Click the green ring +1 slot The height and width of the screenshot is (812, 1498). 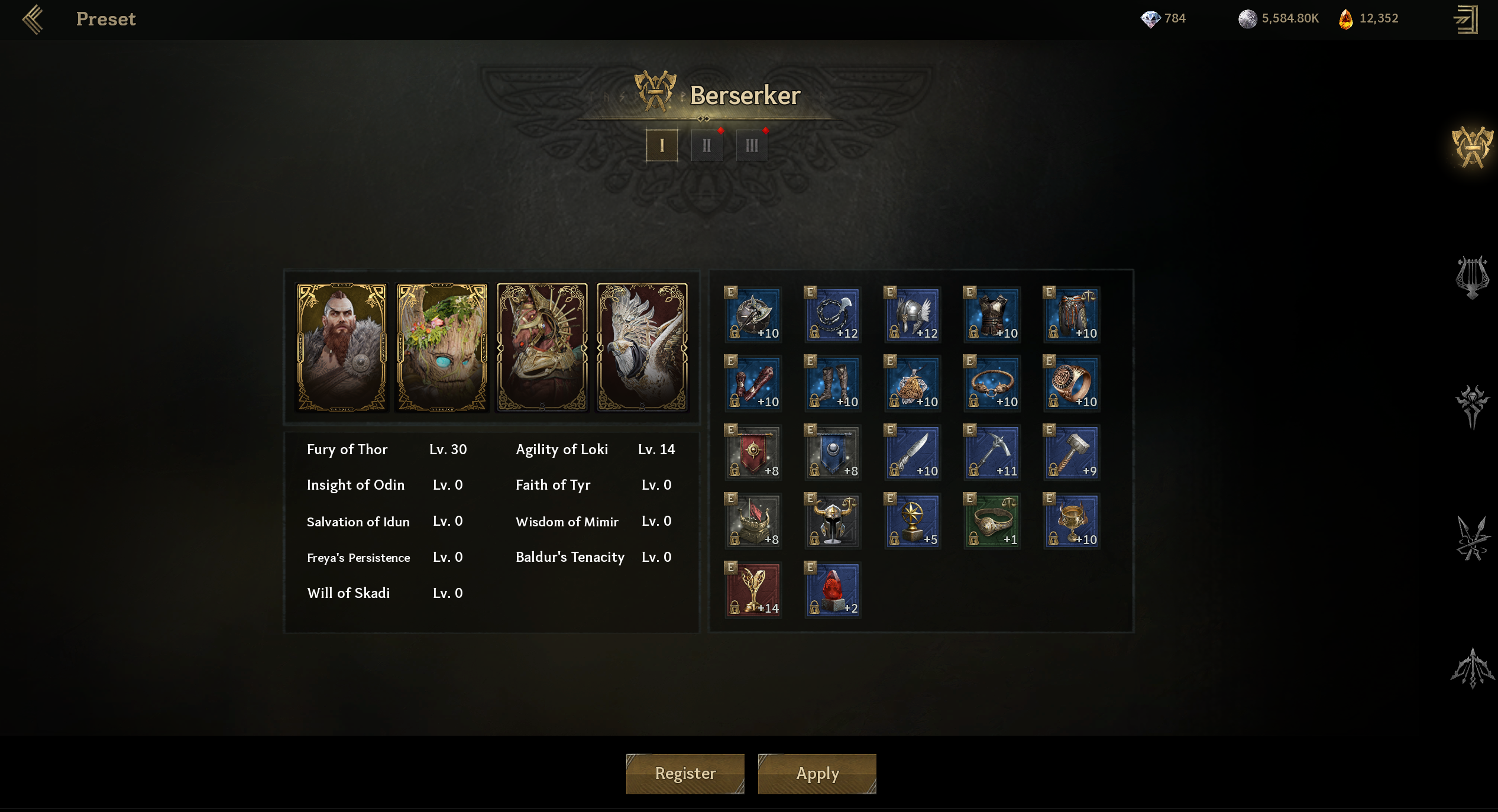click(x=992, y=521)
